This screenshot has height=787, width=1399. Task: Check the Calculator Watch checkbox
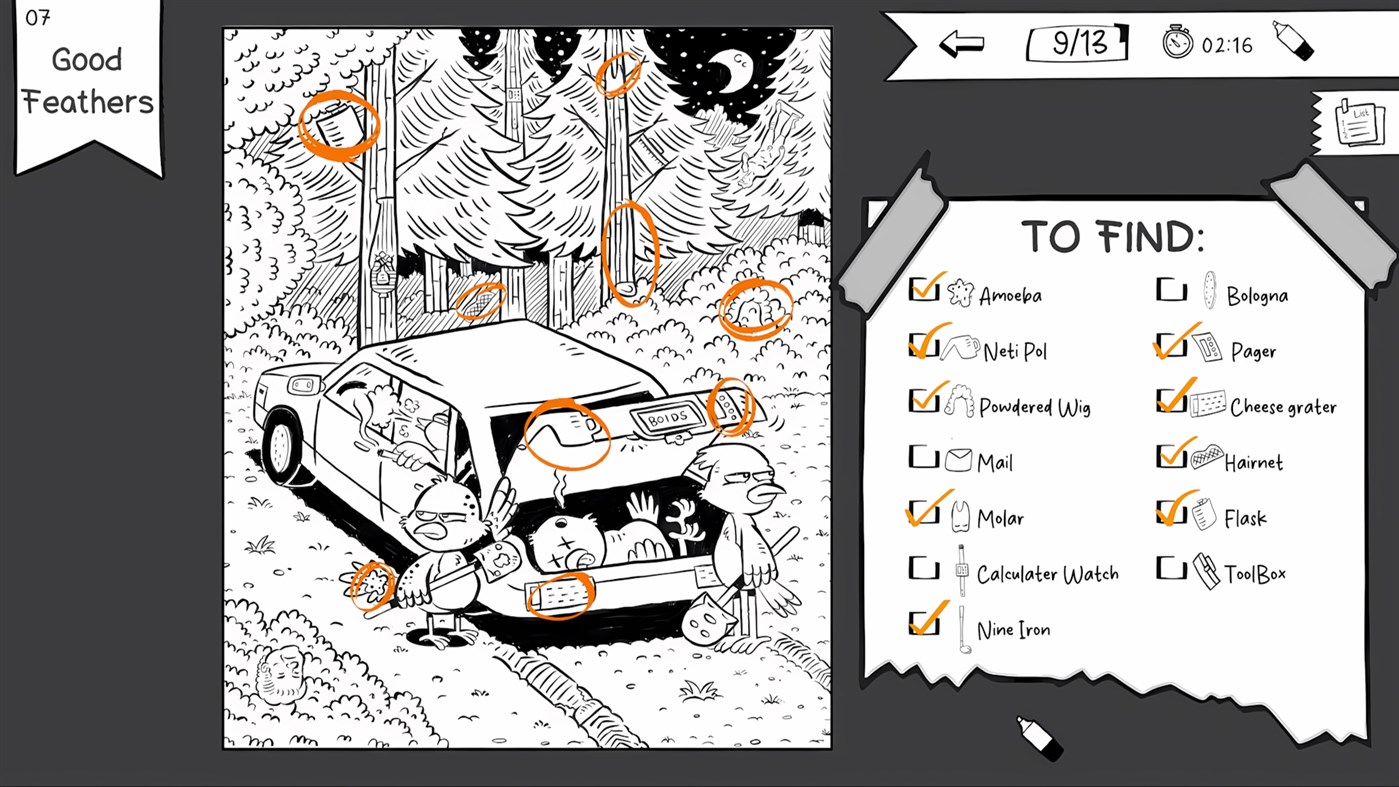tap(924, 568)
